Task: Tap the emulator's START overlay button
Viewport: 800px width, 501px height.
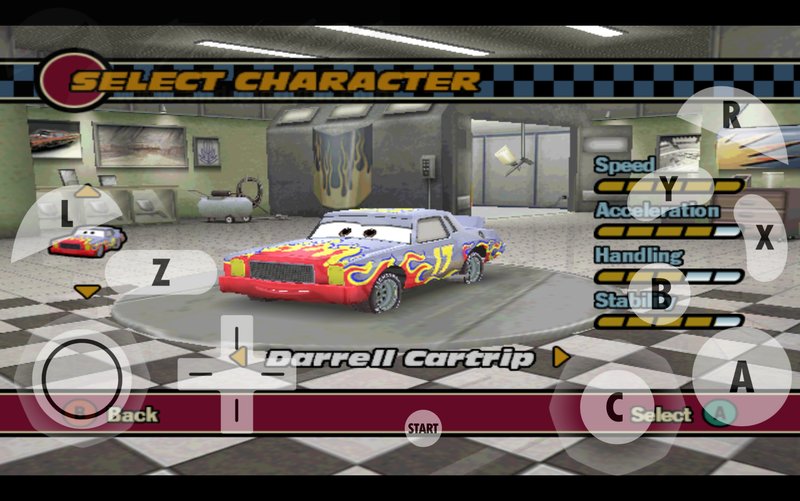Action: tap(423, 429)
